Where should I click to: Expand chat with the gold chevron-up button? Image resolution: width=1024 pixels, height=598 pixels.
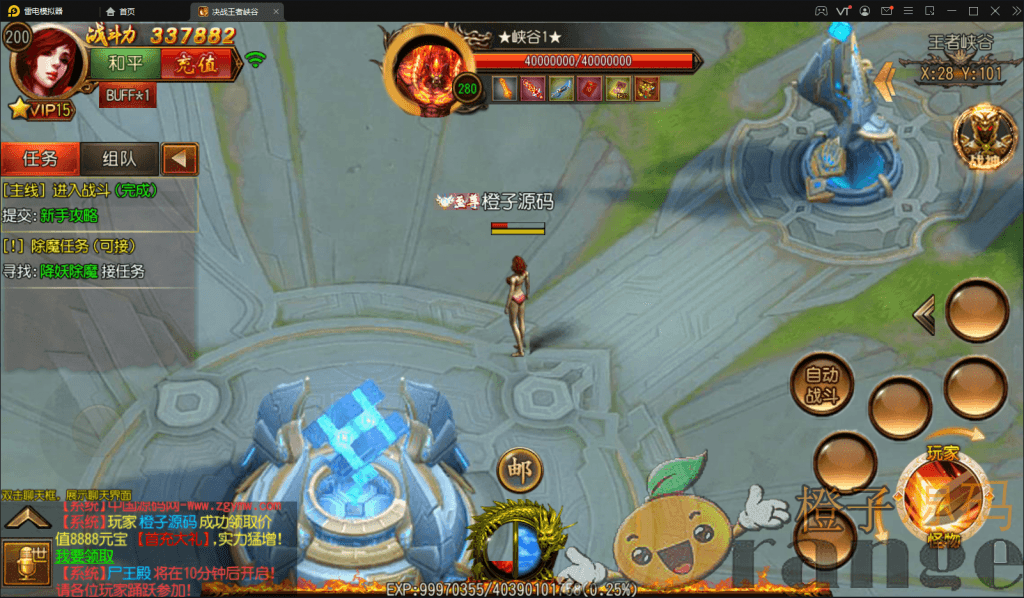point(27,517)
